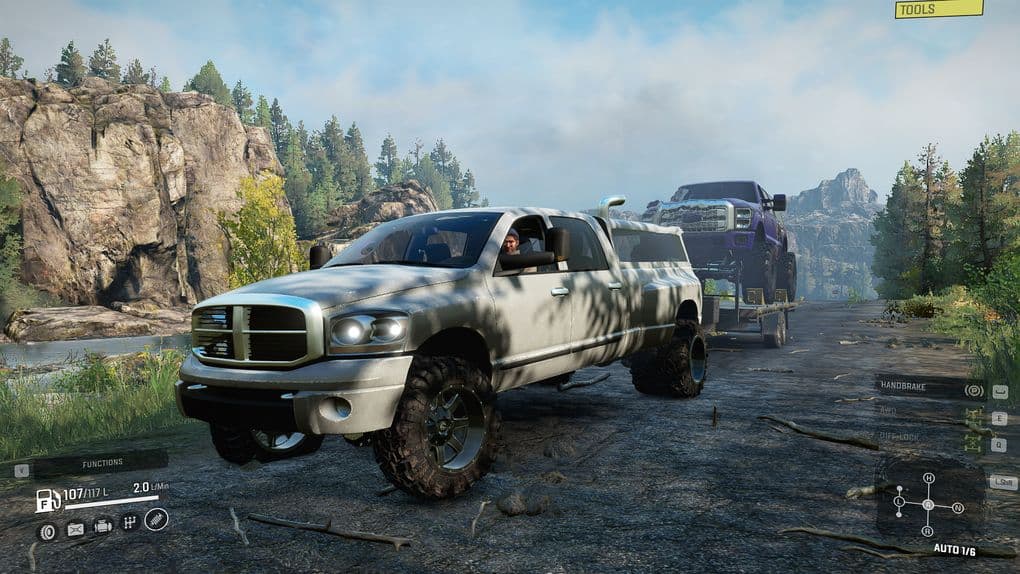Select the Auto gear at the gearbox center

pos(928,504)
